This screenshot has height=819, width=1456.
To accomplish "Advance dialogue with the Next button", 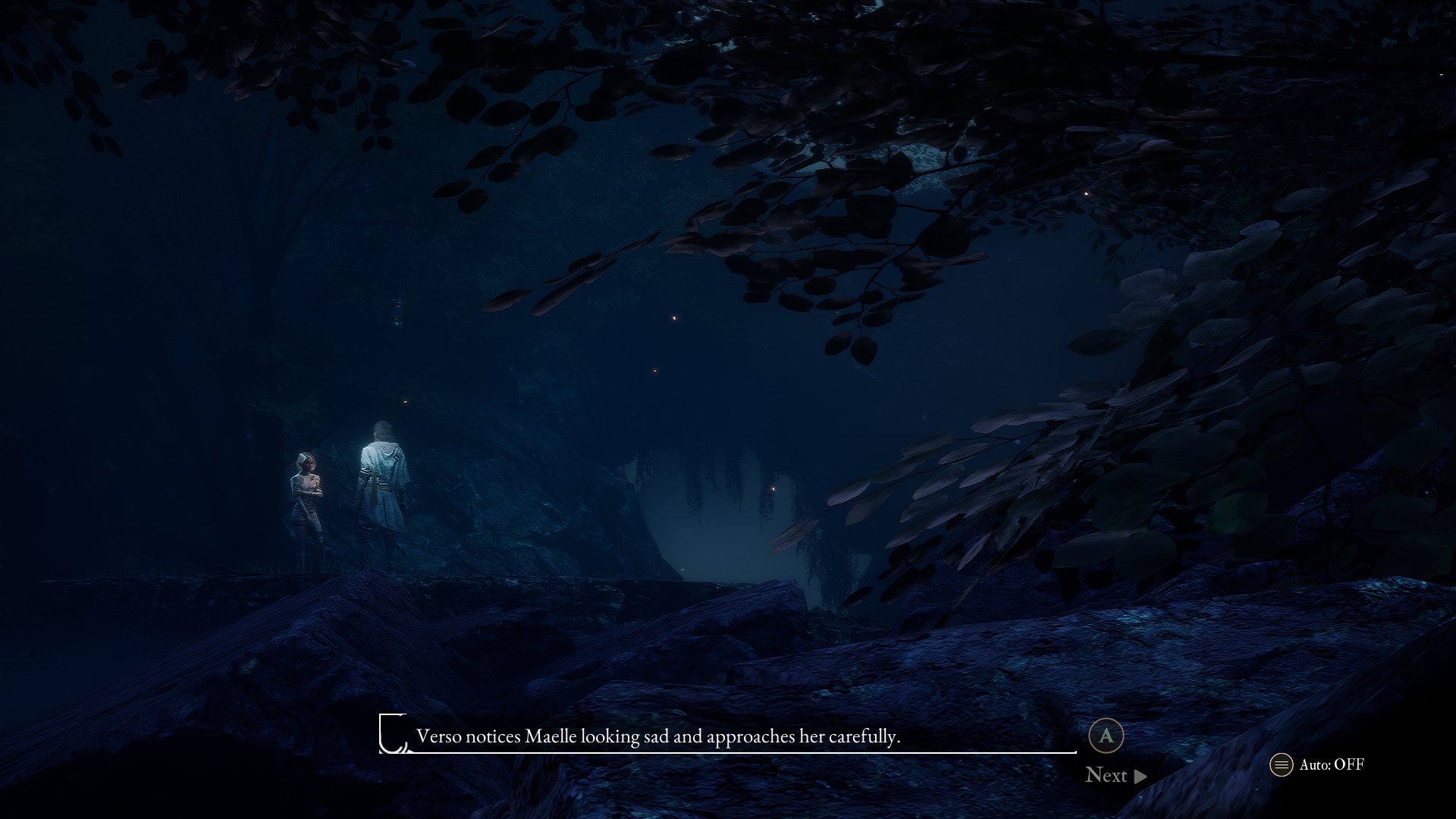I will (x=1116, y=775).
